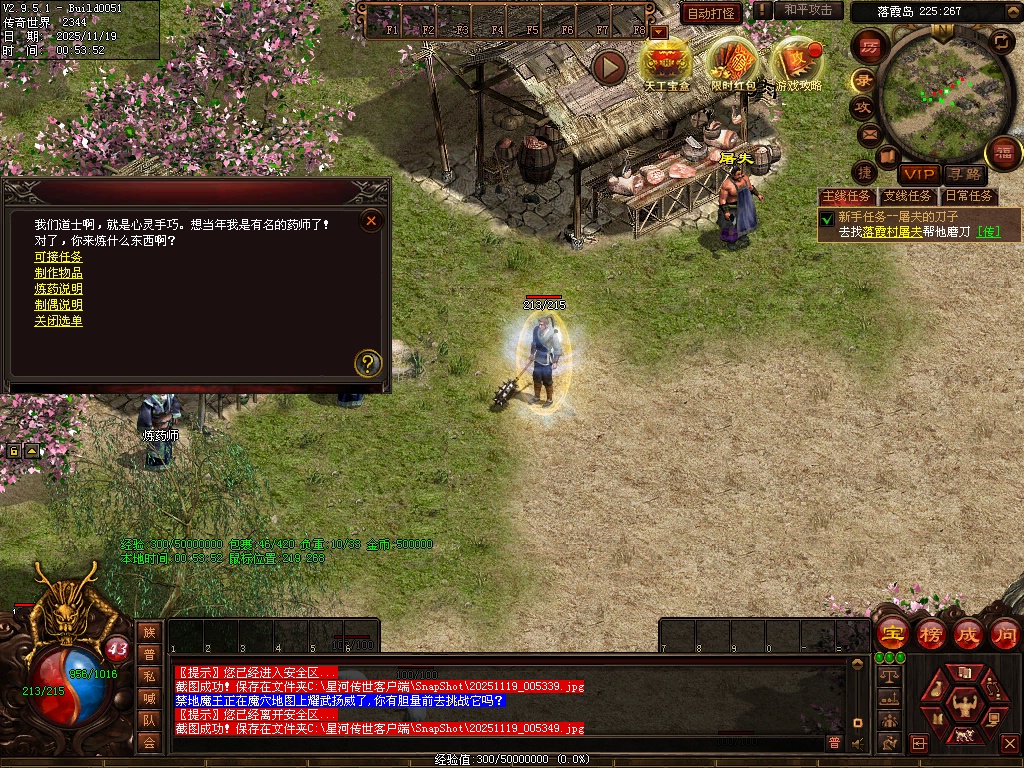Open the mail envelope icon

coord(868,134)
